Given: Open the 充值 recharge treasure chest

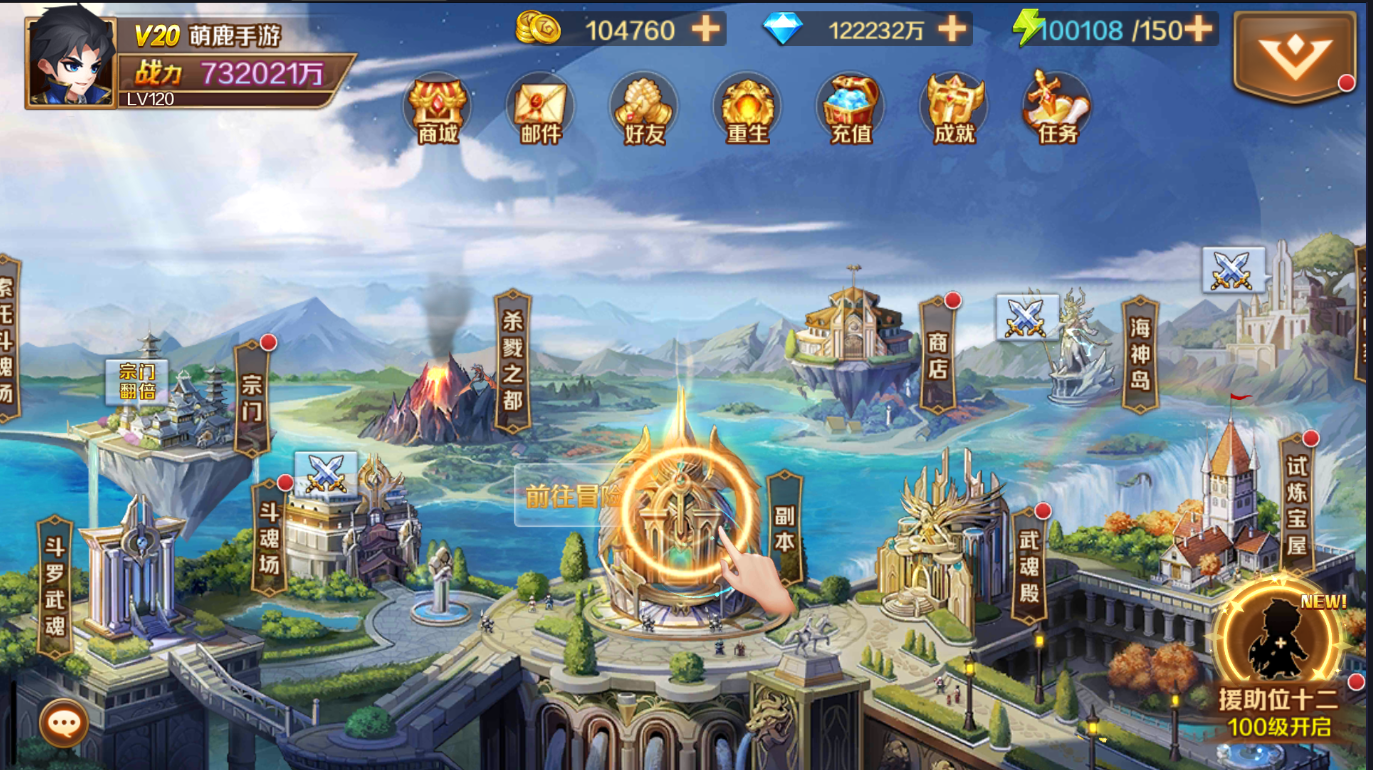Looking at the screenshot, I should coord(851,108).
